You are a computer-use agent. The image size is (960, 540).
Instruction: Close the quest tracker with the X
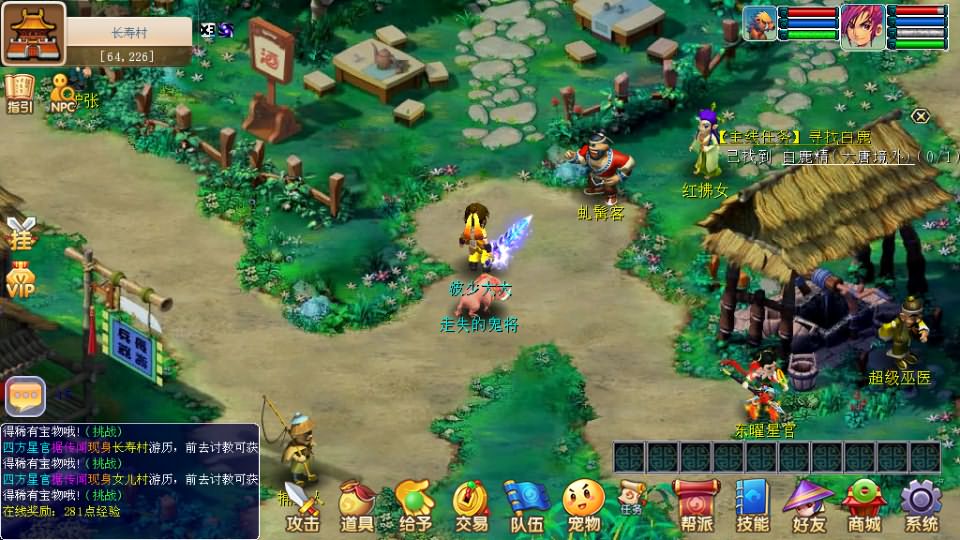point(920,116)
